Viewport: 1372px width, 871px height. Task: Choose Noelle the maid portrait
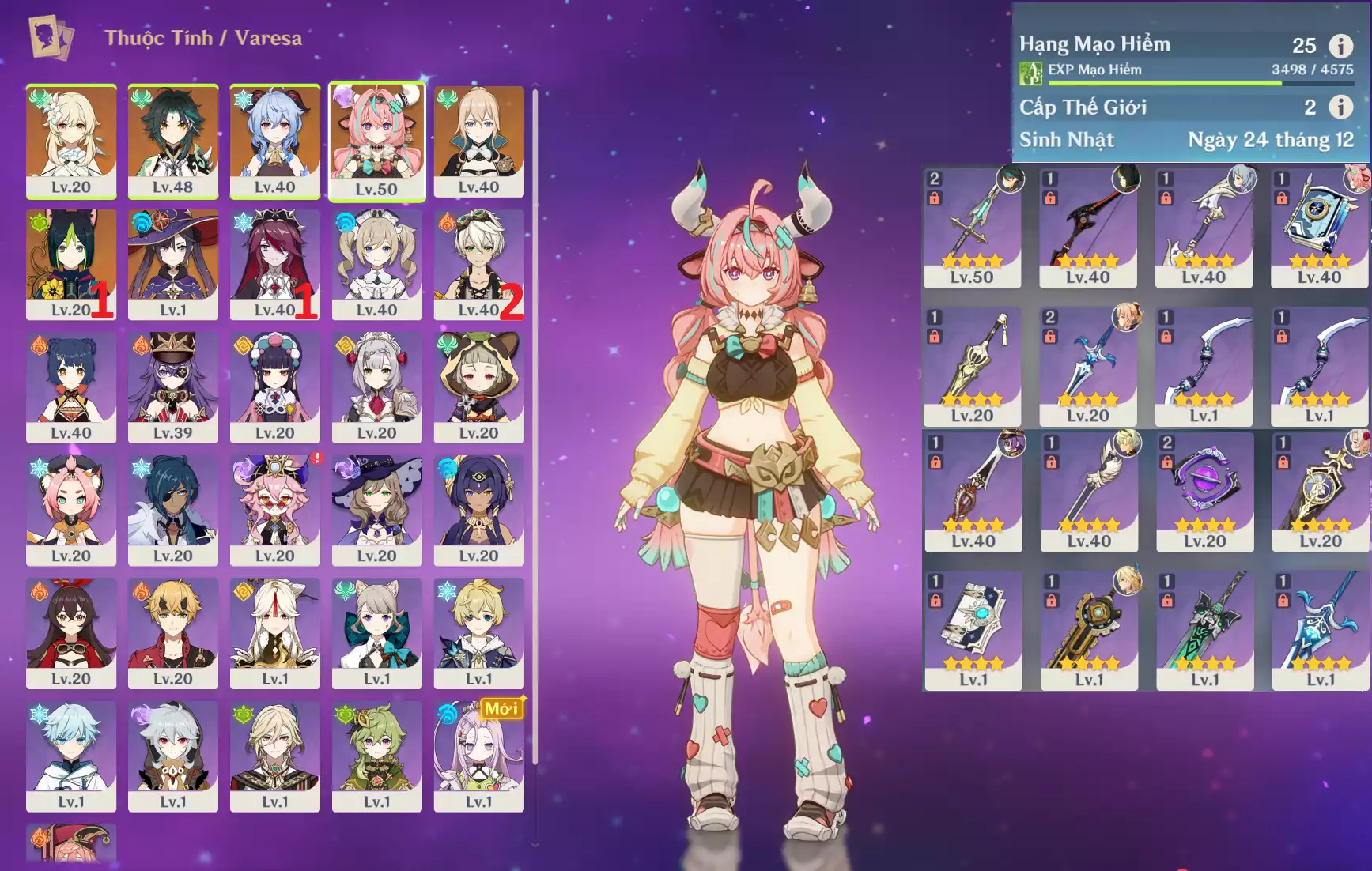376,387
